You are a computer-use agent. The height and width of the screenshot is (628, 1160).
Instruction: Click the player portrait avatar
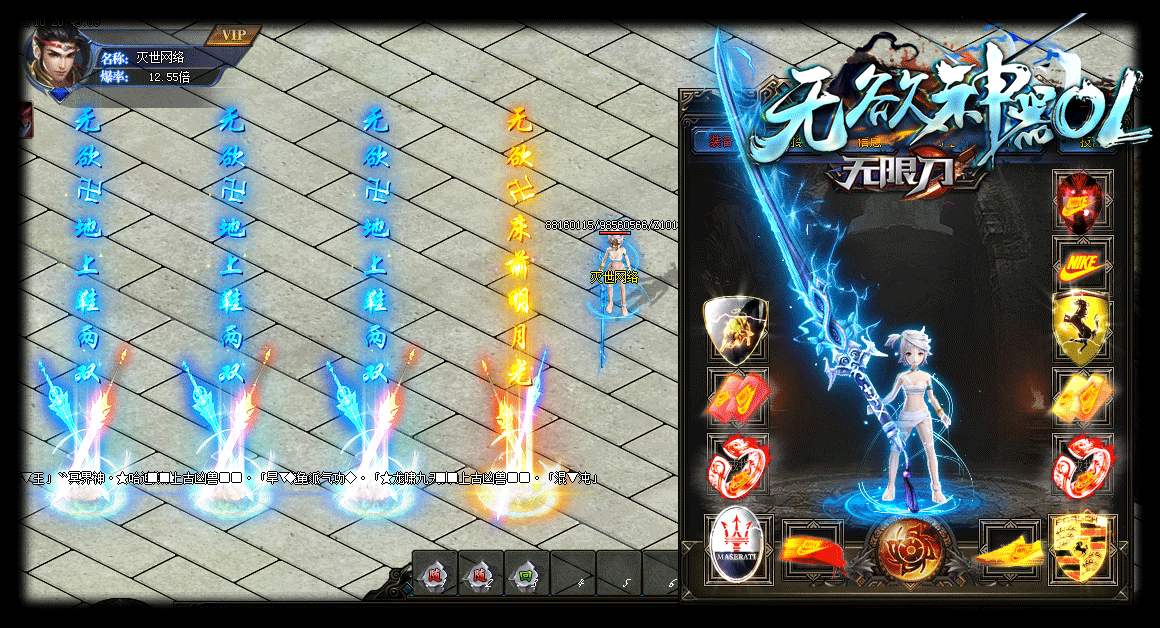pyautogui.click(x=60, y=59)
